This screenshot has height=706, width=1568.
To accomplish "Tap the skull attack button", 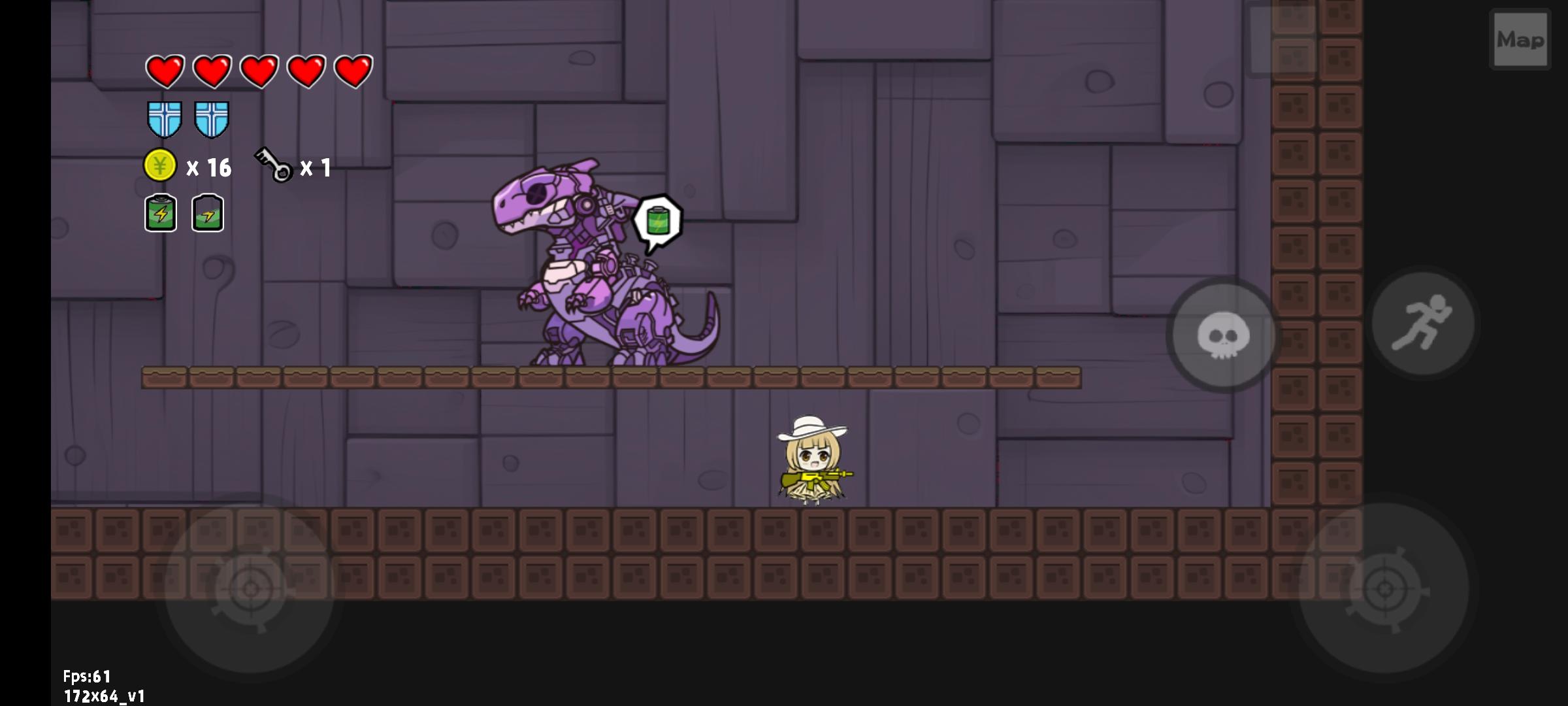I will pyautogui.click(x=1222, y=335).
